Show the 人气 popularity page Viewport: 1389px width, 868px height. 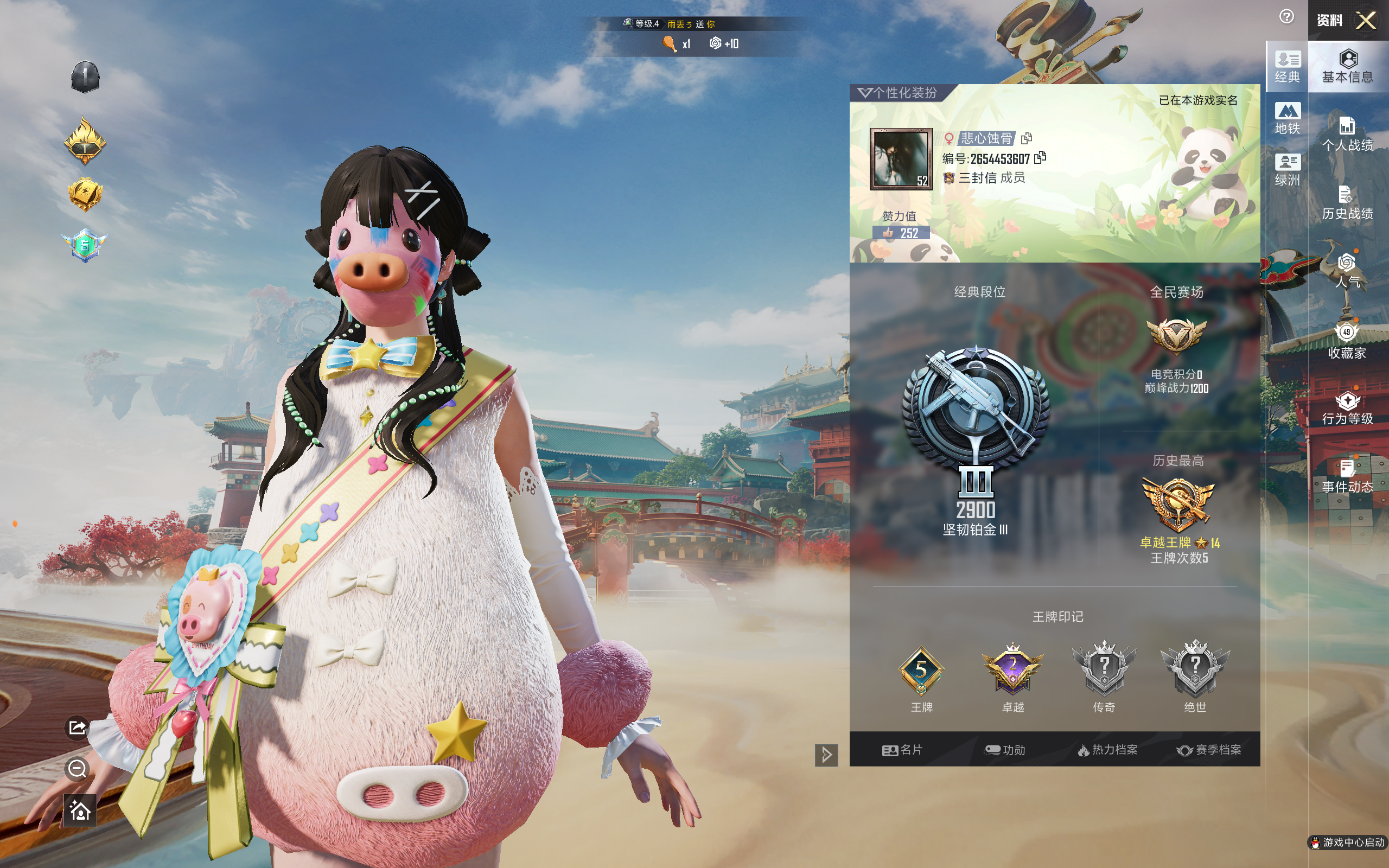1347,271
